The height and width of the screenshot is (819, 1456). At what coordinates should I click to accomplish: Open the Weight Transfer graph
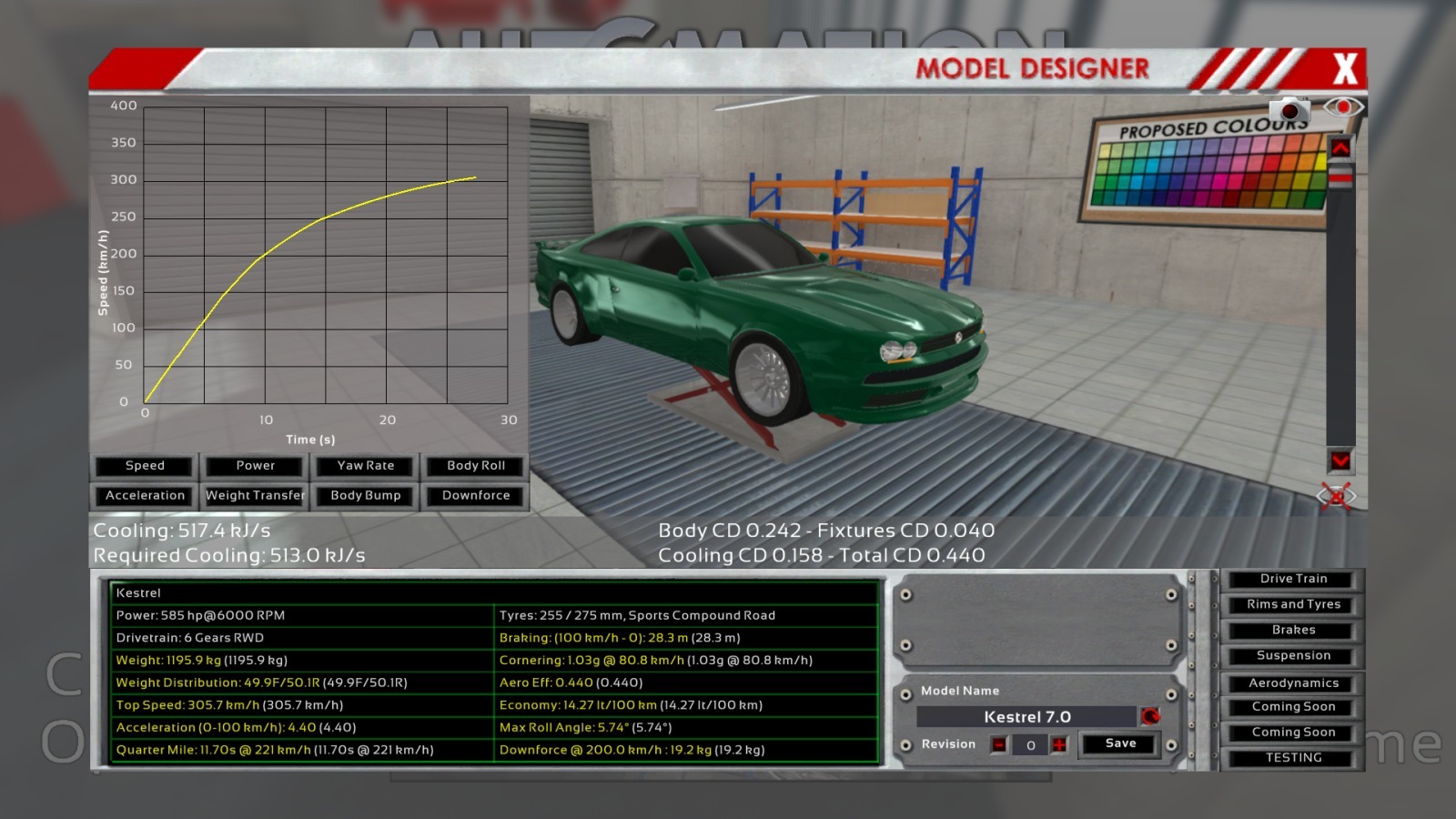pos(255,496)
